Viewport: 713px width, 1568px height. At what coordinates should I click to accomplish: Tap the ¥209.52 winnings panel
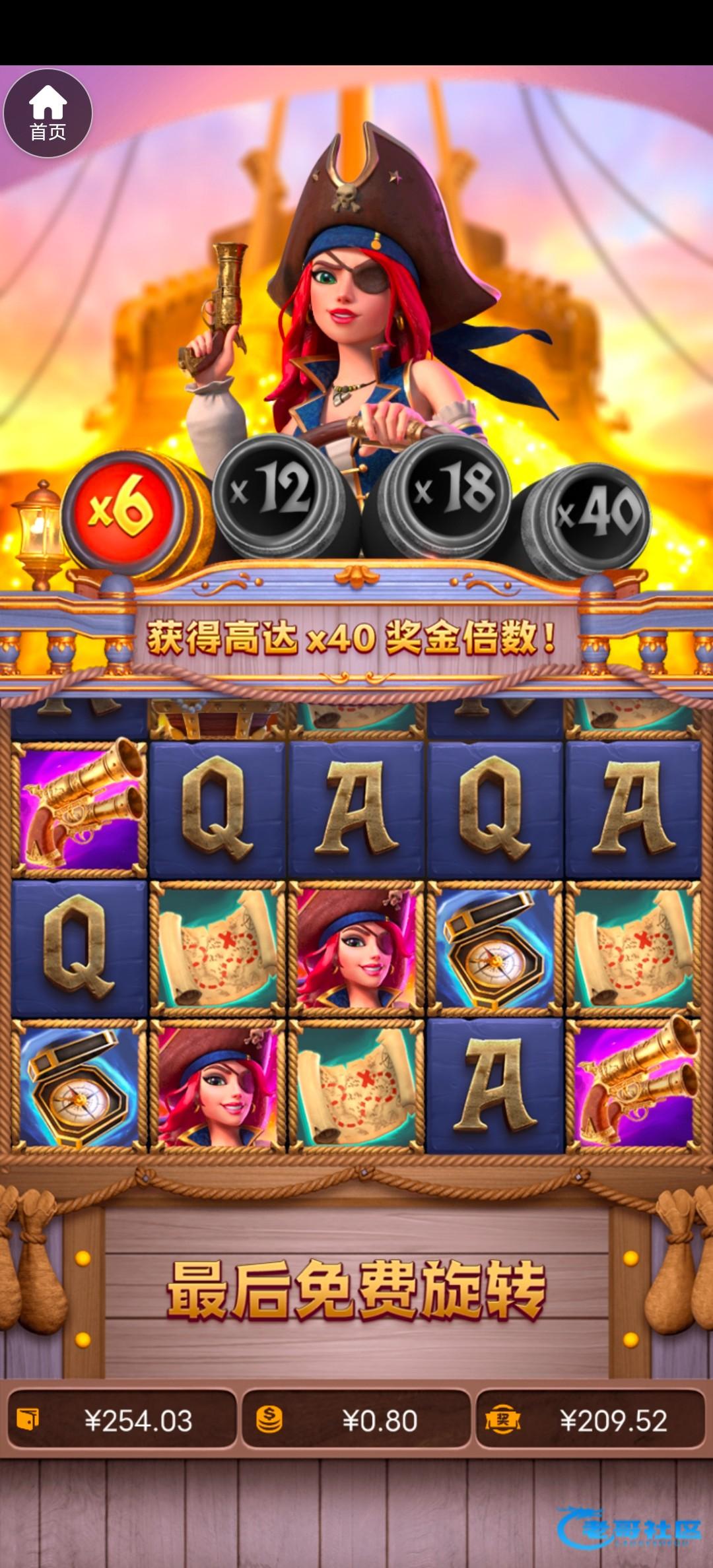591,1420
